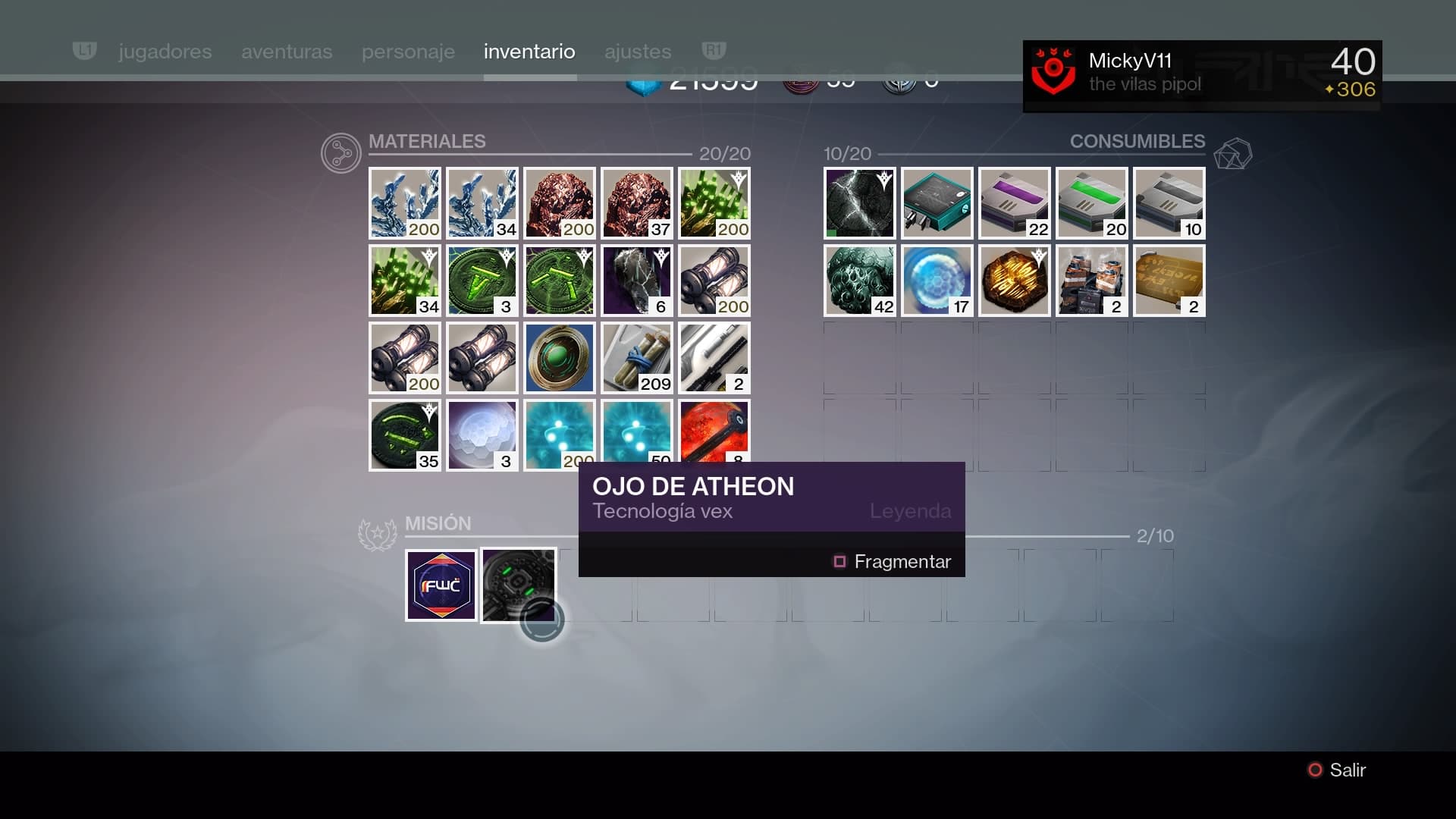Select the teal device box consumable
Image resolution: width=1456 pixels, height=819 pixels.
[x=937, y=203]
